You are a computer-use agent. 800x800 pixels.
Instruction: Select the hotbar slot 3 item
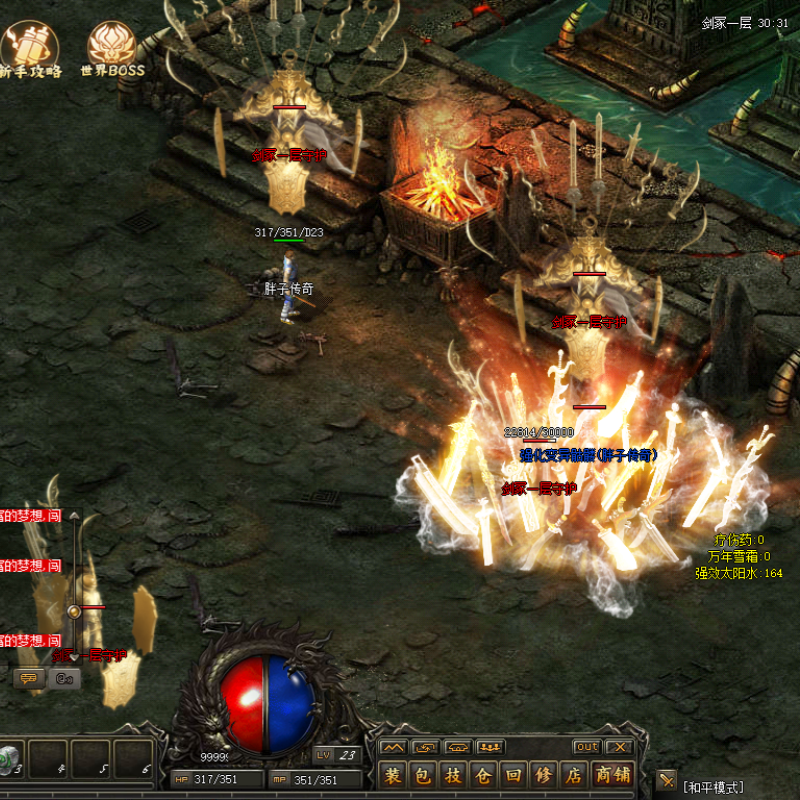(x=10, y=757)
